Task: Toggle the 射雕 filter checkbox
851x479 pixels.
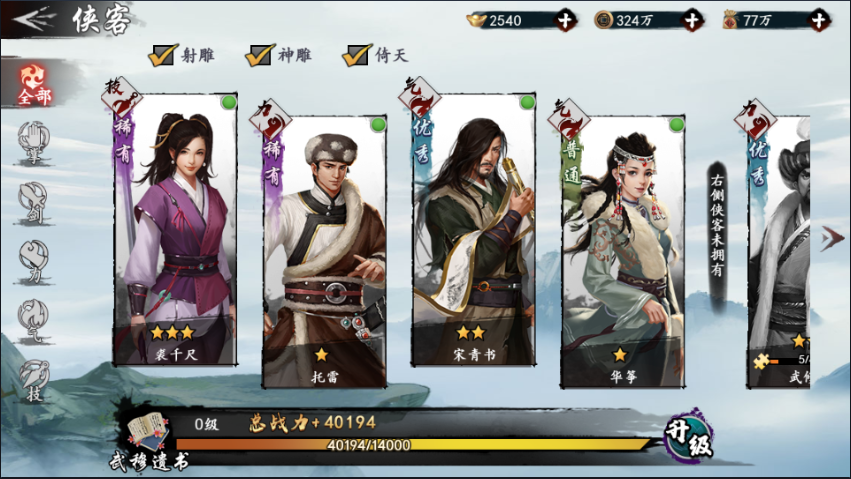Action: [x=163, y=55]
